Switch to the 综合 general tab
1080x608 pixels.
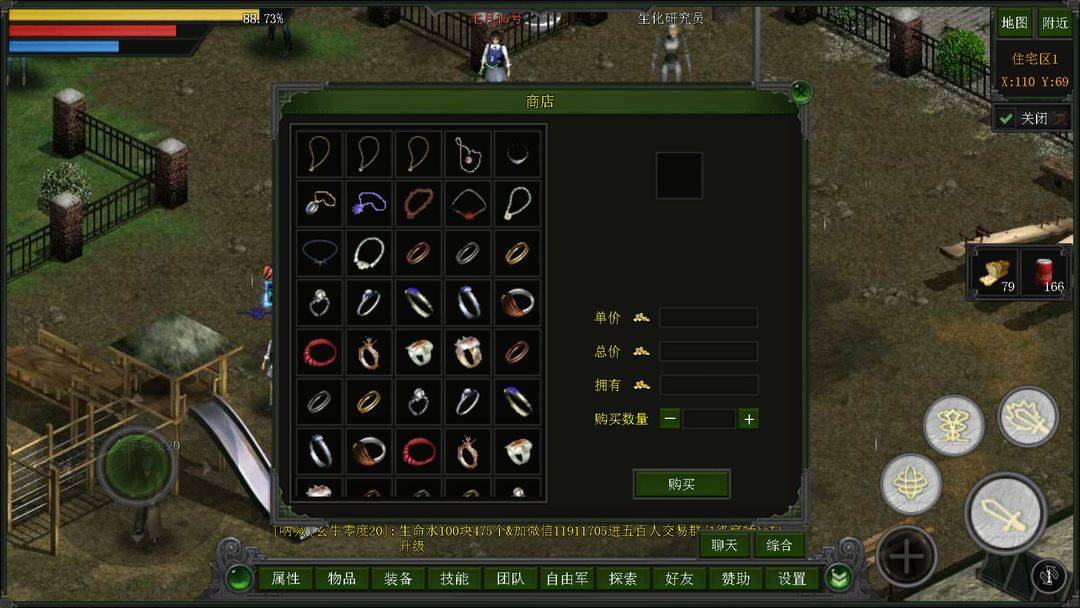tap(779, 545)
